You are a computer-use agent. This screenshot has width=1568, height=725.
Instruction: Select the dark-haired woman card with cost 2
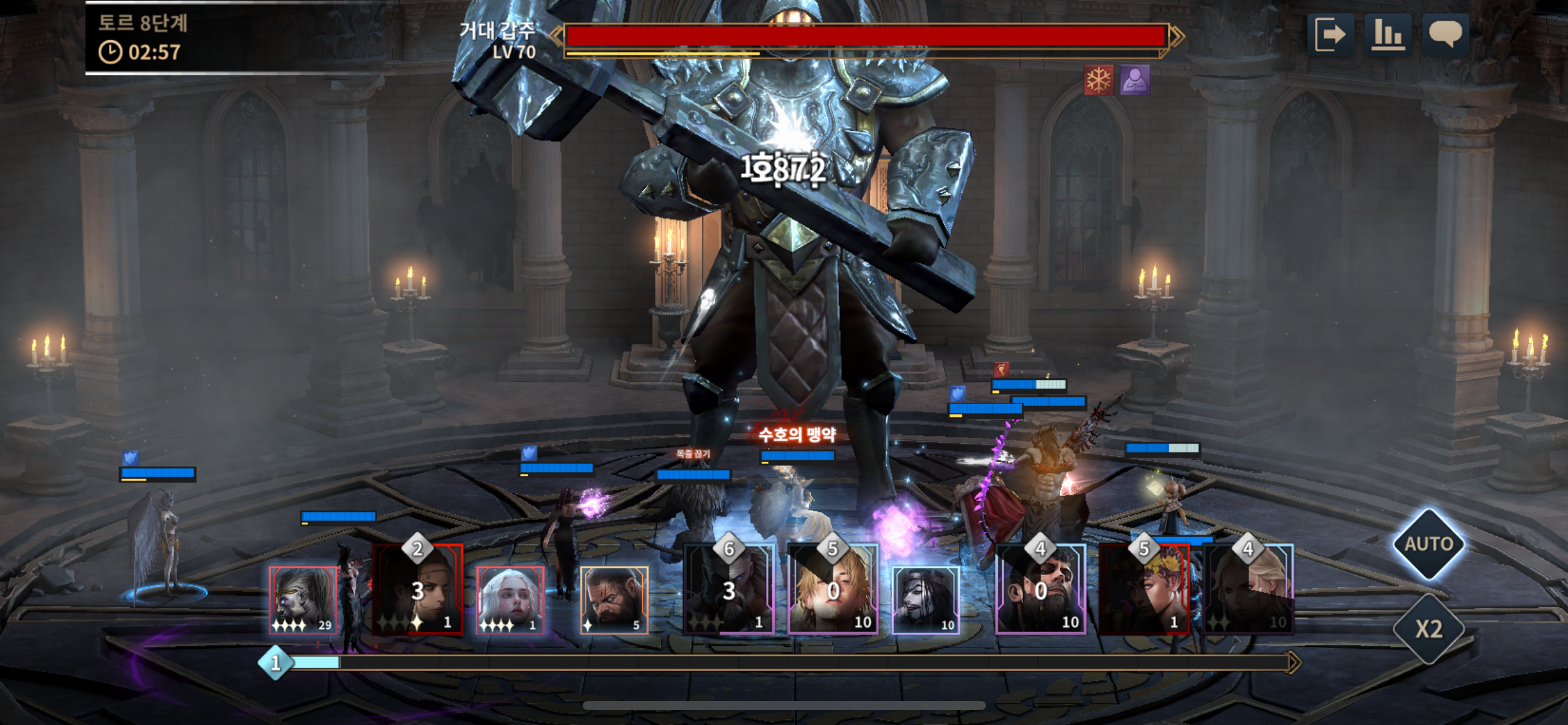click(418, 590)
